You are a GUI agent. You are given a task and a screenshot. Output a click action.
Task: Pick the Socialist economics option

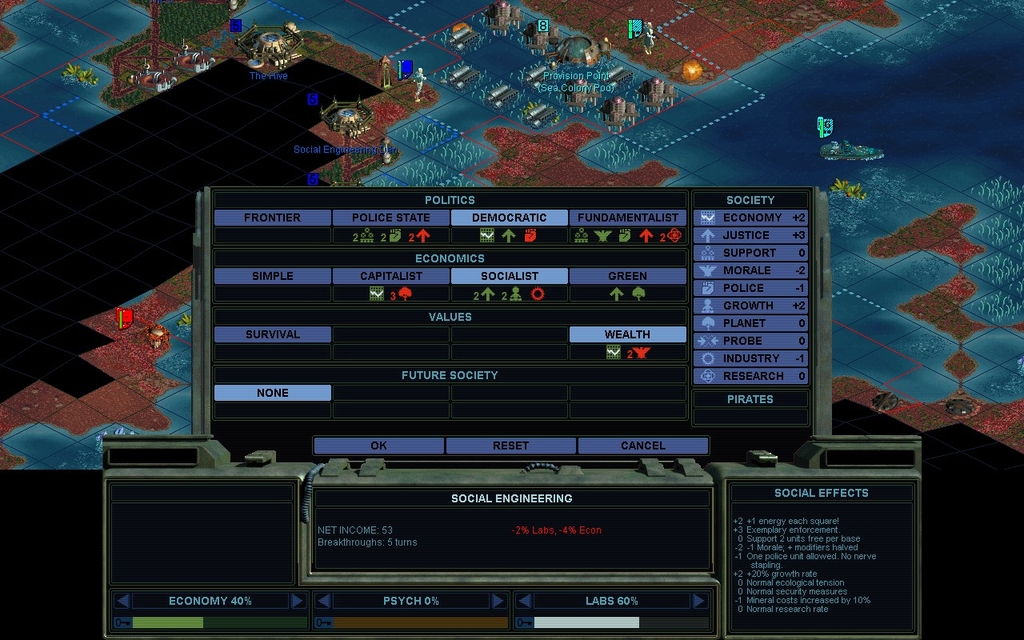509,276
